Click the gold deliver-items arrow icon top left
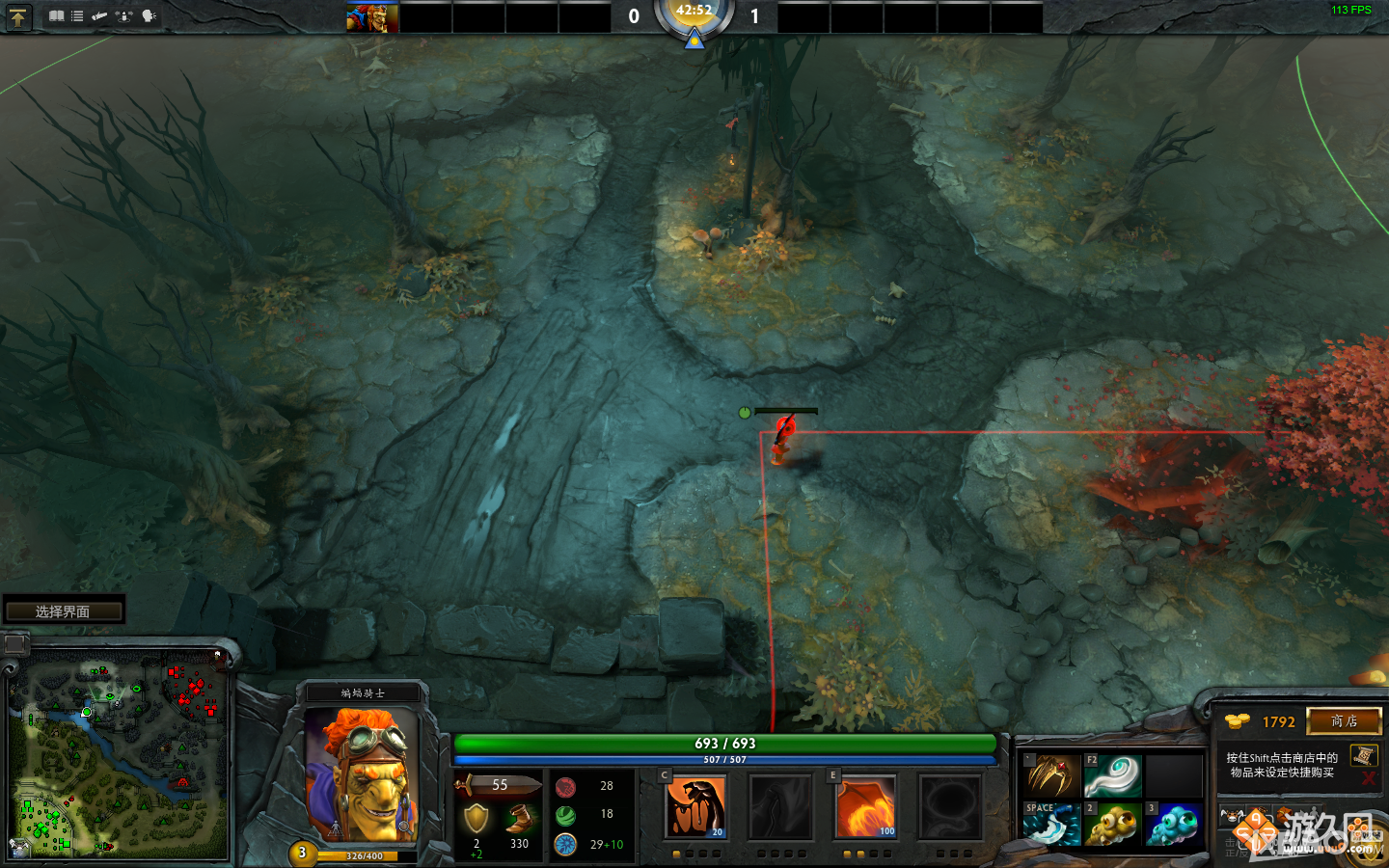The width and height of the screenshot is (1389, 868). [18, 16]
